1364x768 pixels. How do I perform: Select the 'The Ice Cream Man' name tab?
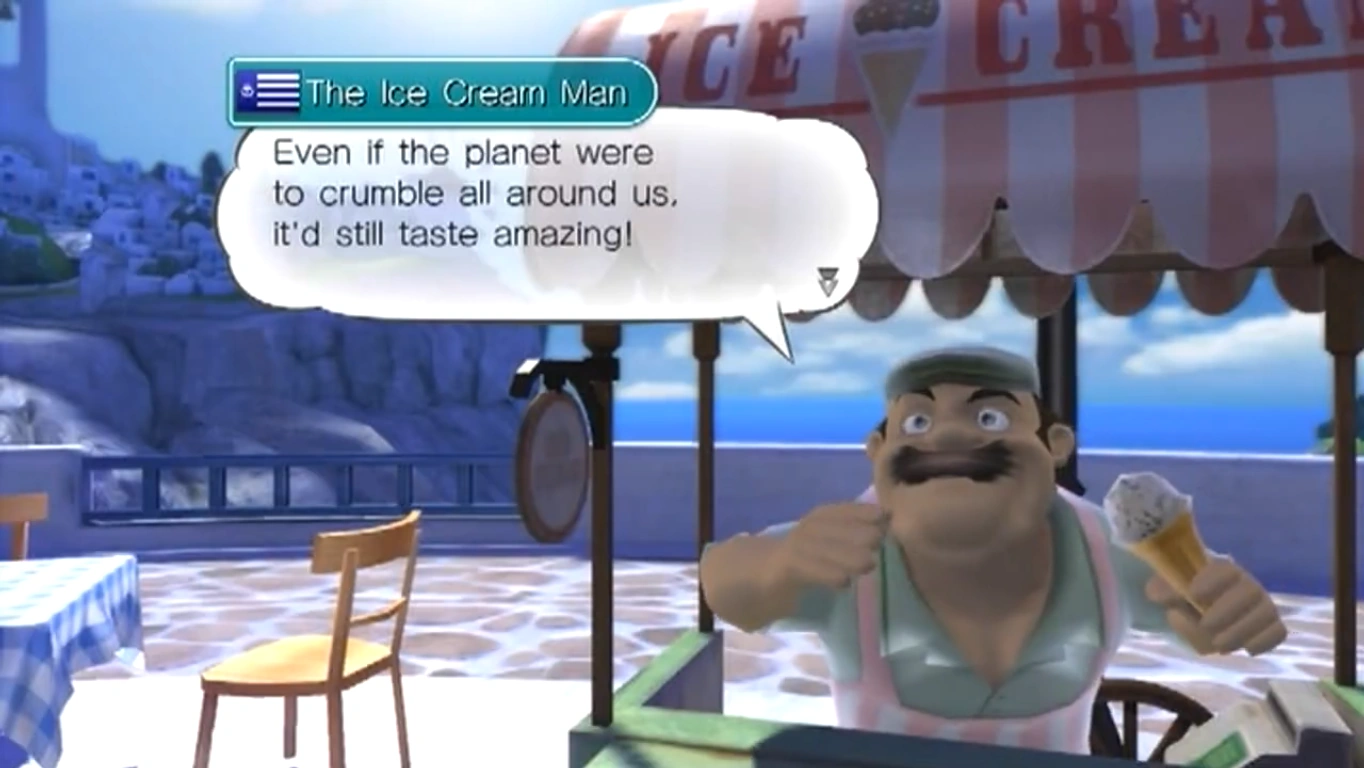(440, 92)
